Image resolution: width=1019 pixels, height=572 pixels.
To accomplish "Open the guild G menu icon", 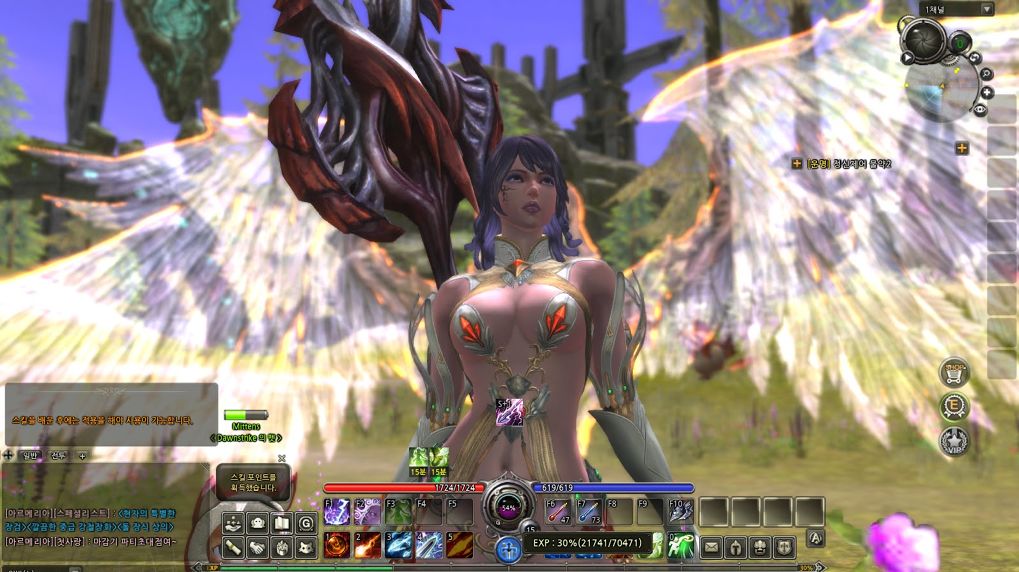I will pyautogui.click(x=306, y=522).
